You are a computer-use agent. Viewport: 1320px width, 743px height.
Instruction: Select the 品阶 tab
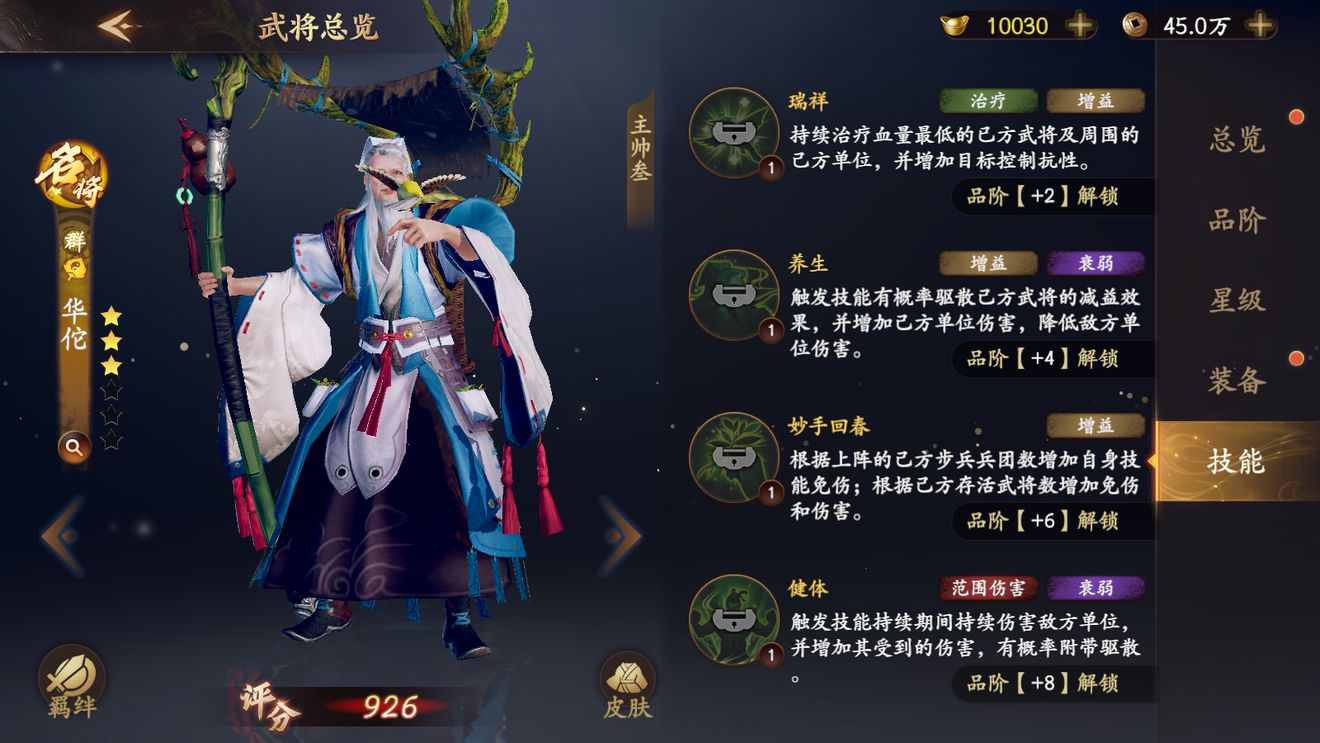coord(1238,221)
